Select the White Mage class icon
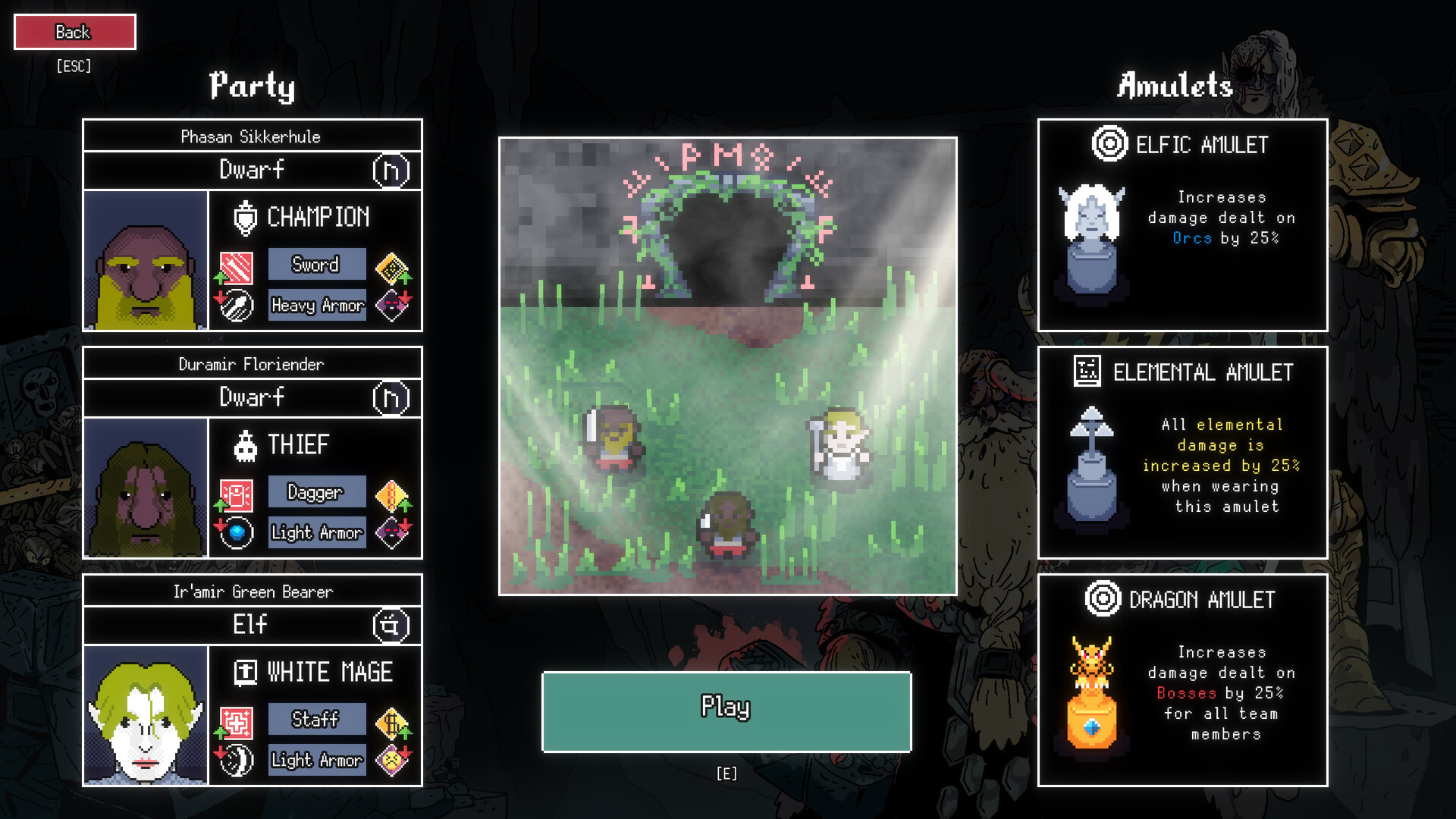This screenshot has width=1456, height=819. coord(244,672)
